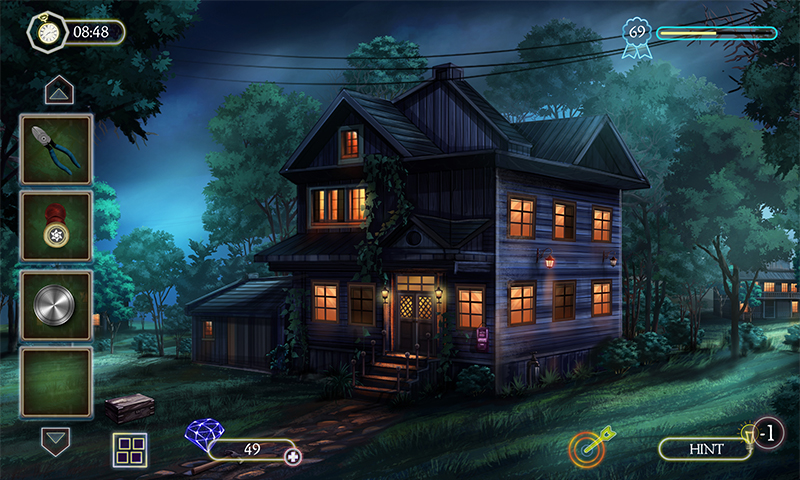Move the inventory list down with the arrow
This screenshot has width=800, height=480.
point(56,438)
